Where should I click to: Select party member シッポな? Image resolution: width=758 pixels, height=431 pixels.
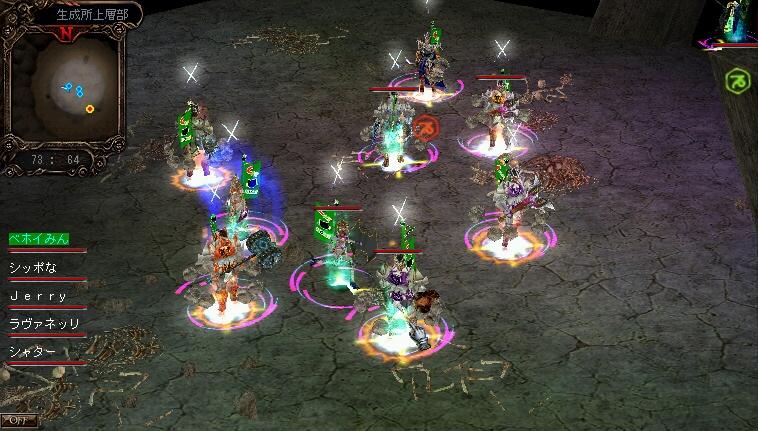pyautogui.click(x=36, y=267)
